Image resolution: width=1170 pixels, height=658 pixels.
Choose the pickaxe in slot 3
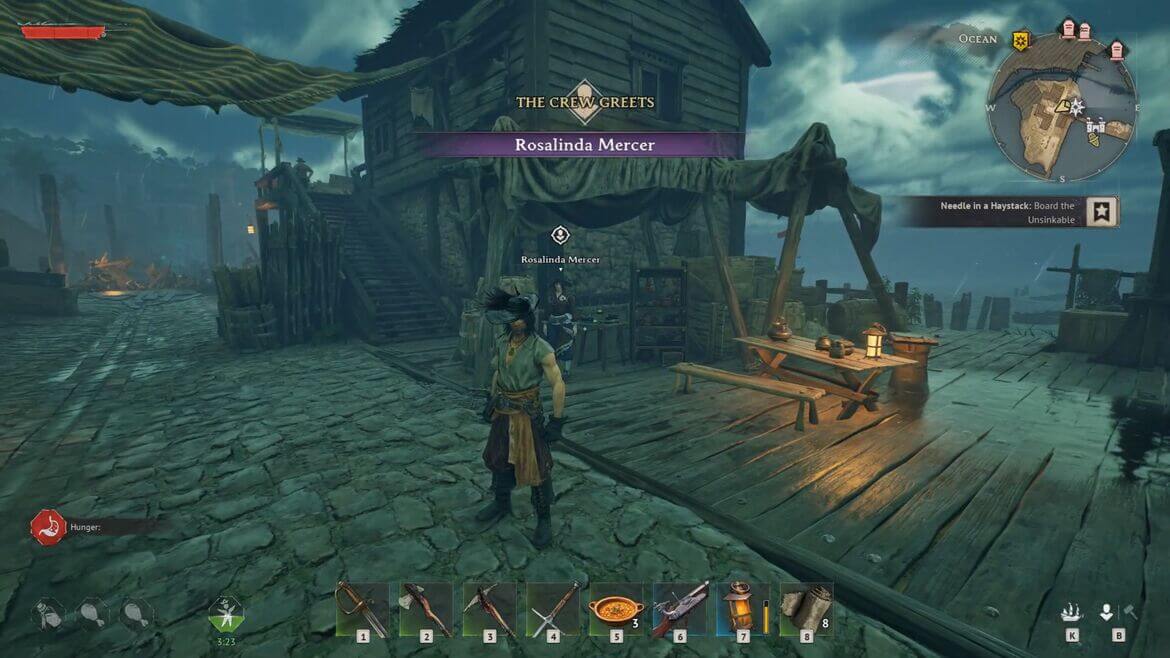pos(489,608)
